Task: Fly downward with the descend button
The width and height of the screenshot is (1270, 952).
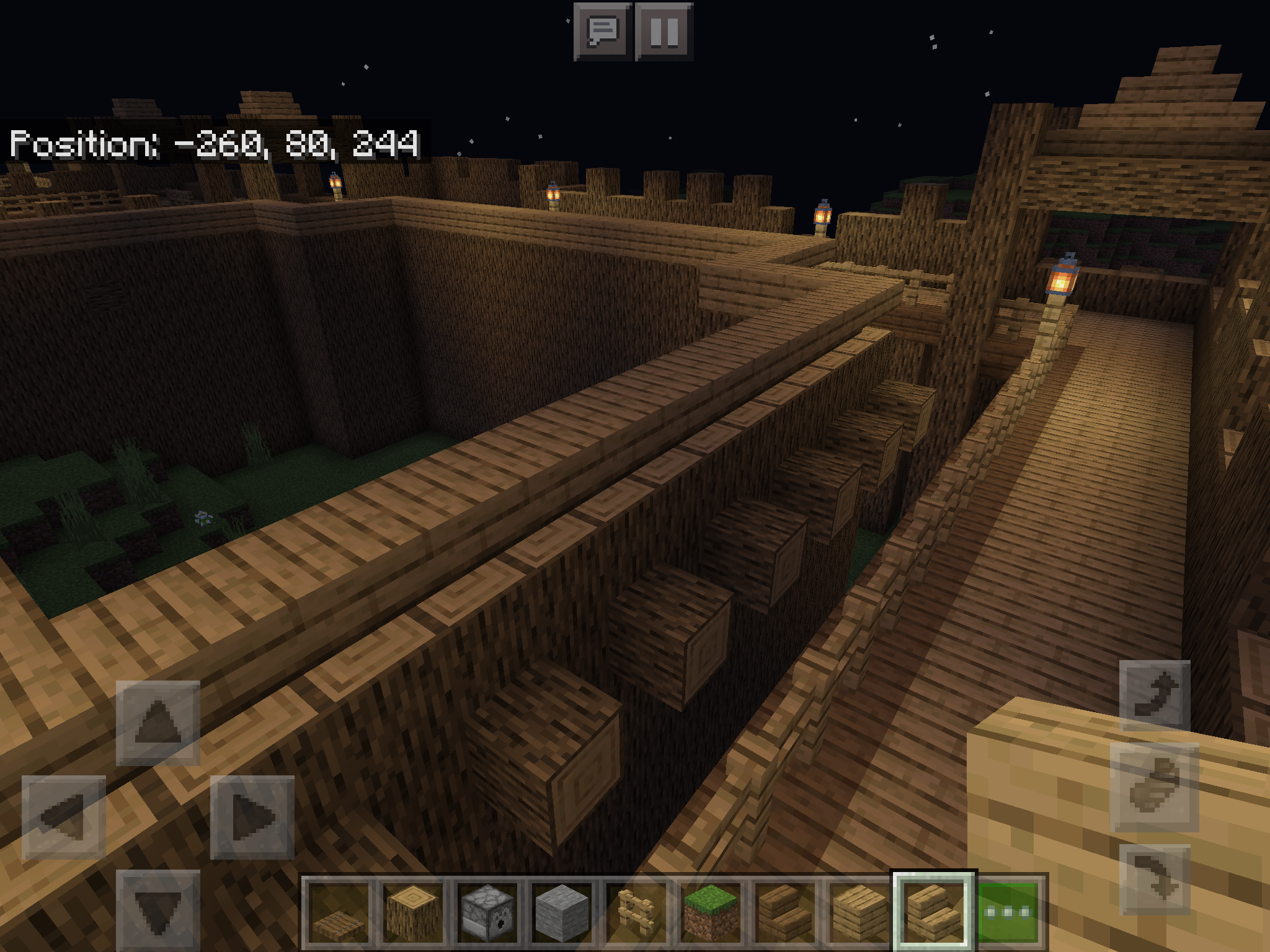Action: pyautogui.click(x=1155, y=879)
